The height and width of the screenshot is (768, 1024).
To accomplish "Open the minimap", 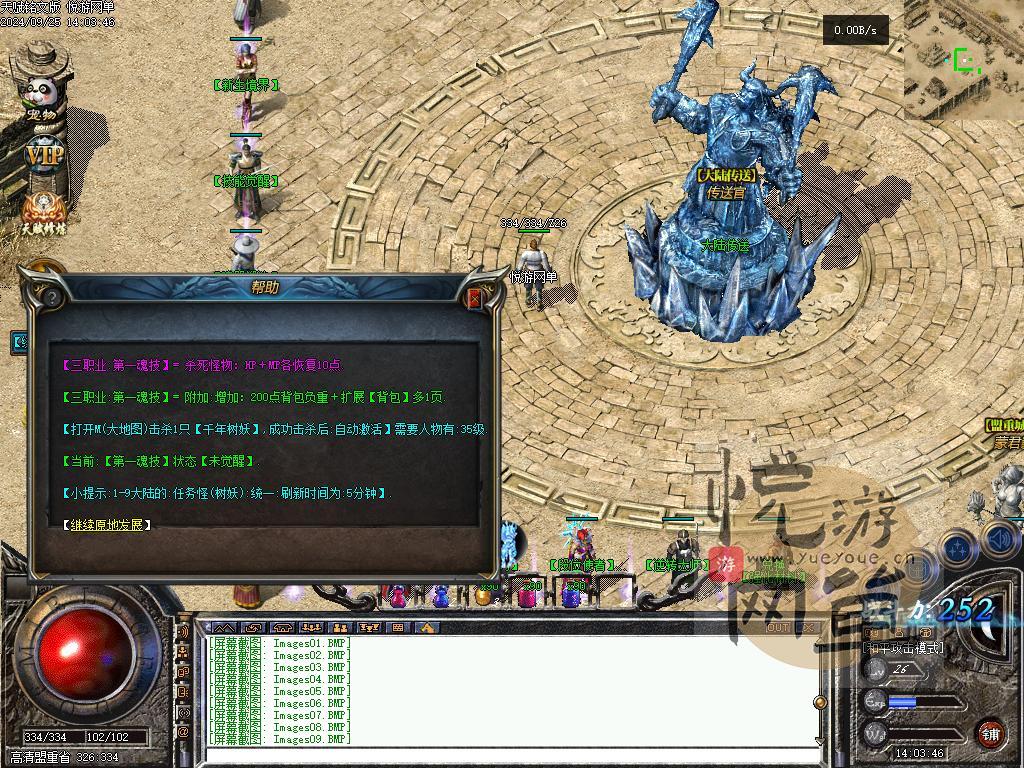I will (x=963, y=60).
